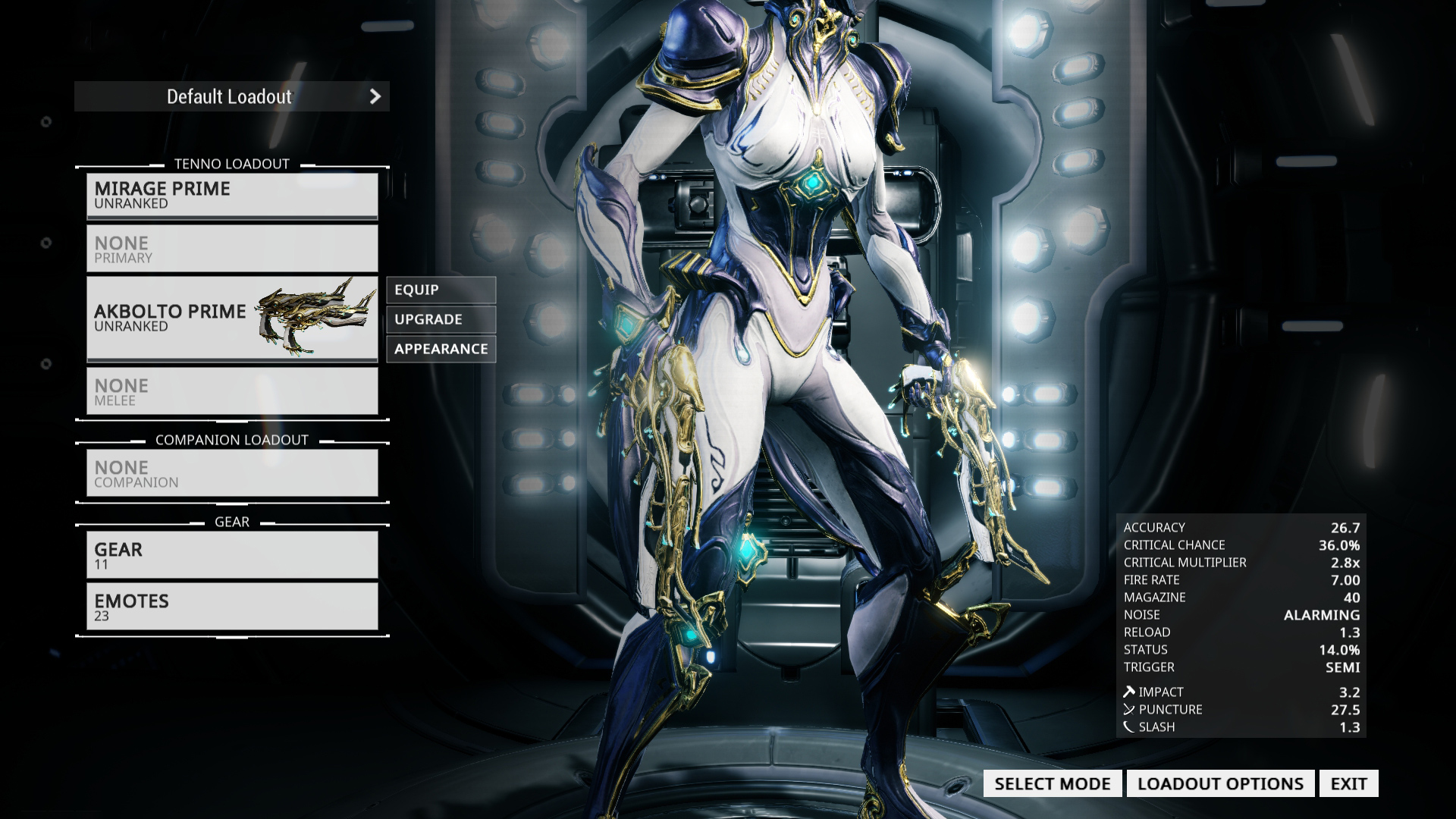Image resolution: width=1456 pixels, height=819 pixels.
Task: Open the Default Loadout selector
Action: click(231, 96)
